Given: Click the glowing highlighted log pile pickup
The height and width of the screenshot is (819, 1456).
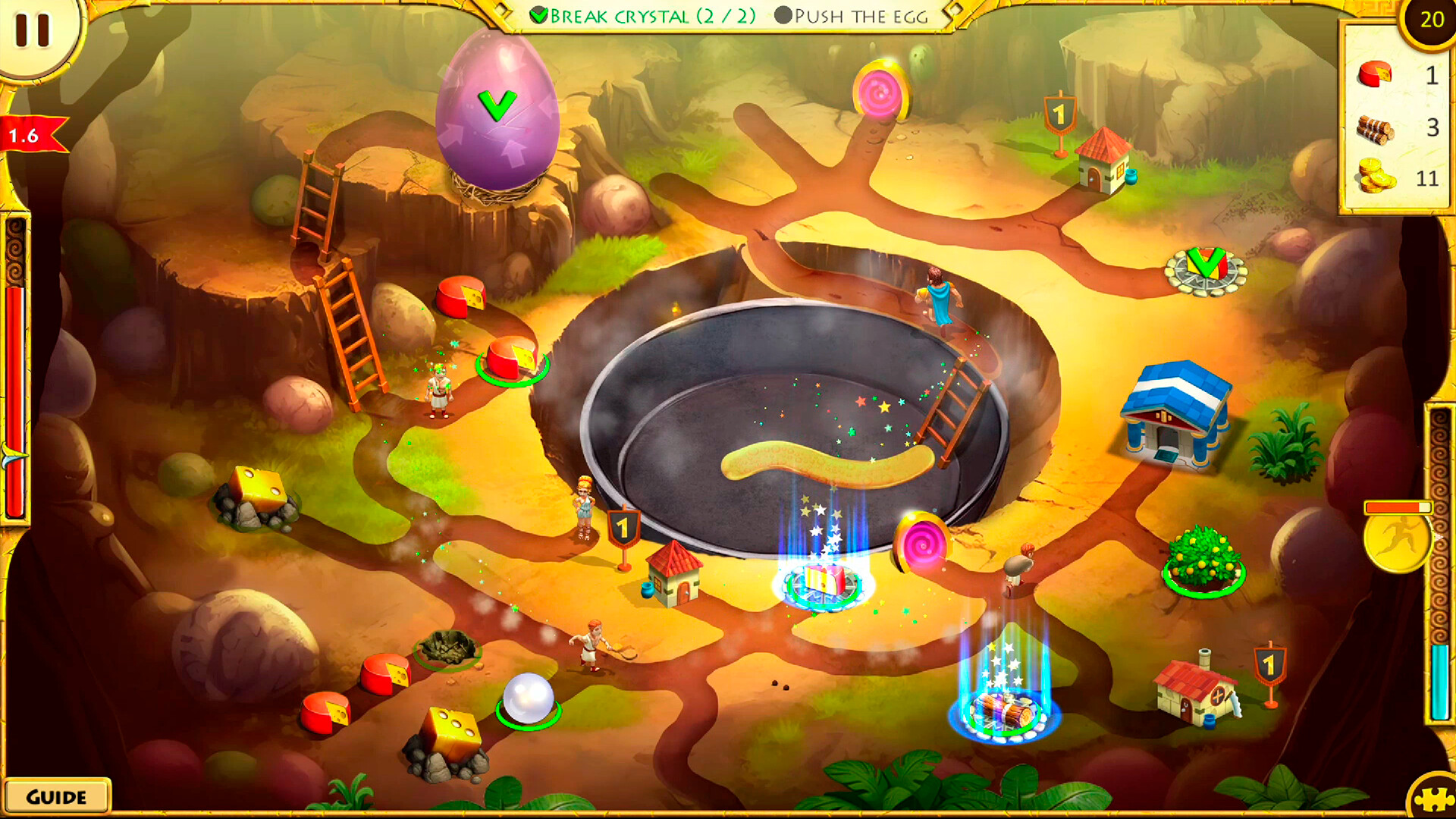Looking at the screenshot, I should tap(1003, 713).
